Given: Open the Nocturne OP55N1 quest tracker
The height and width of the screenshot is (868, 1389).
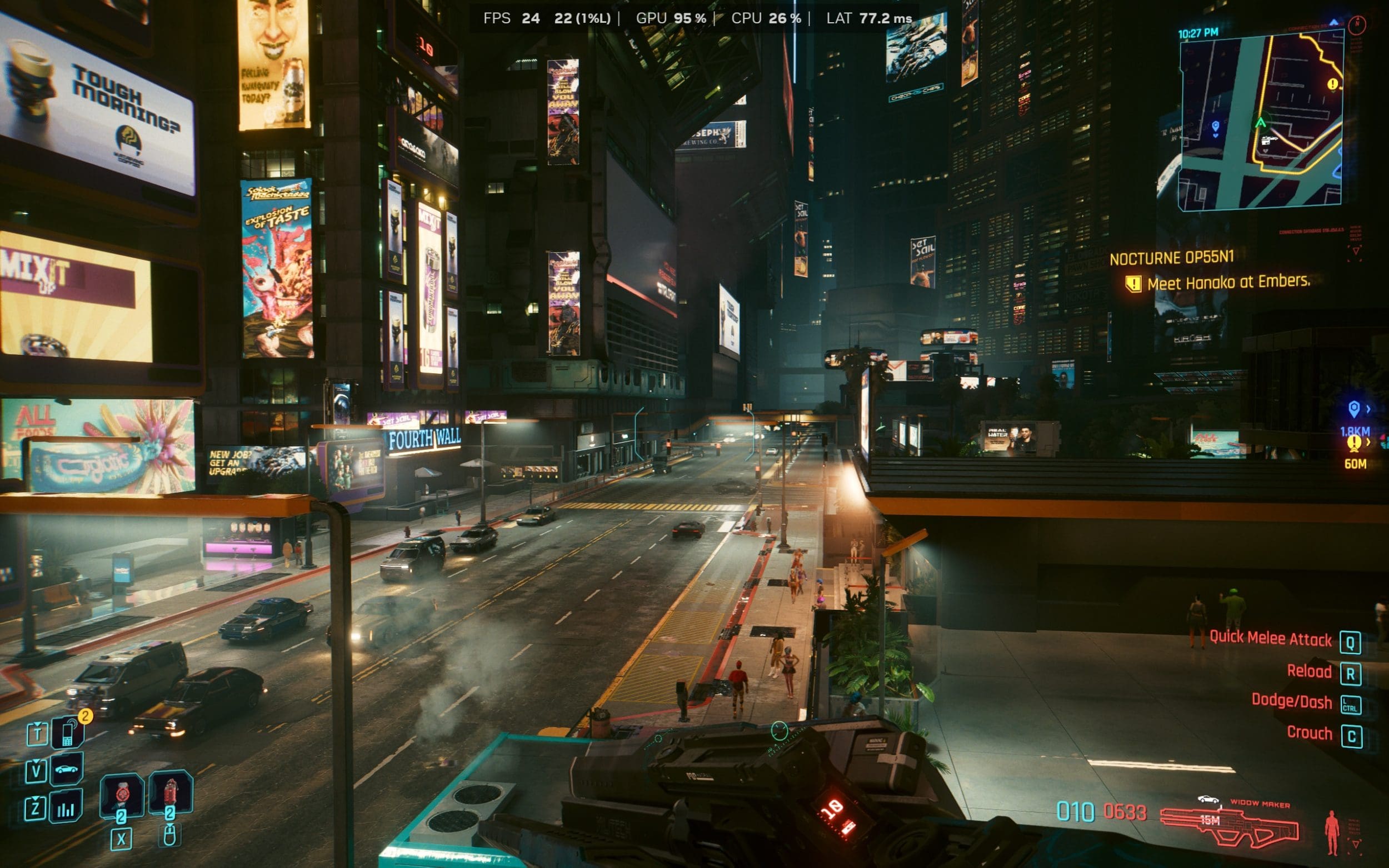Looking at the screenshot, I should [x=1171, y=258].
